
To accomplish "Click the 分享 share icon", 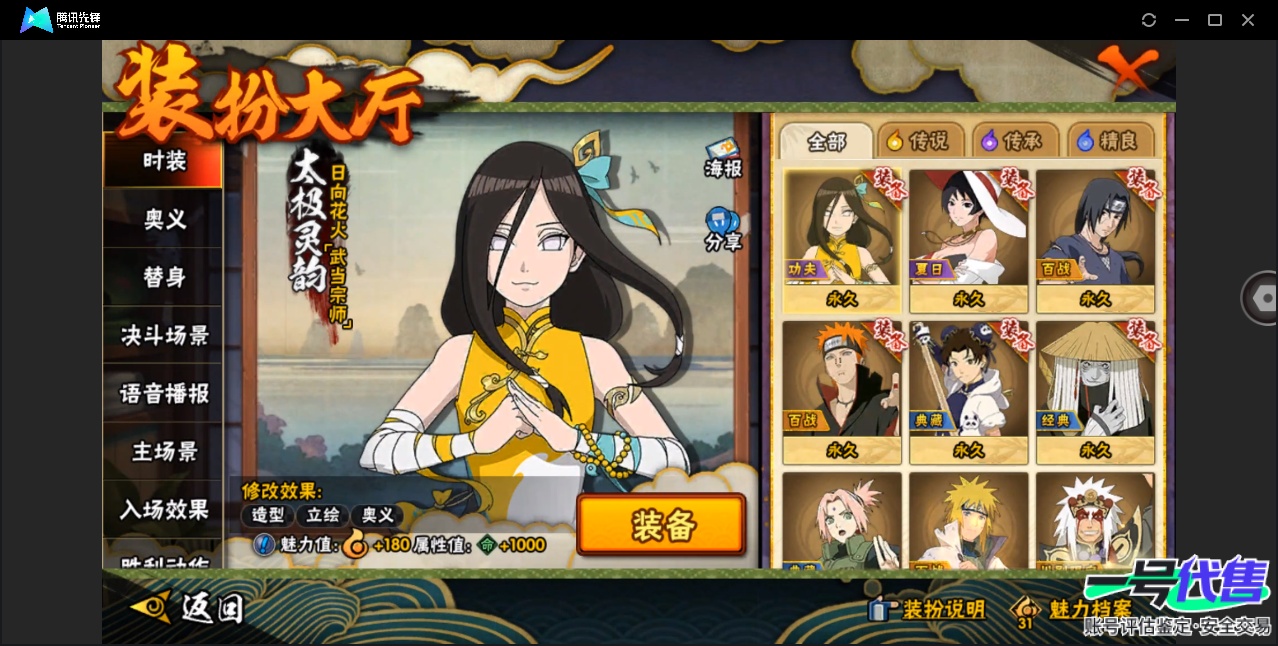I will (x=722, y=230).
